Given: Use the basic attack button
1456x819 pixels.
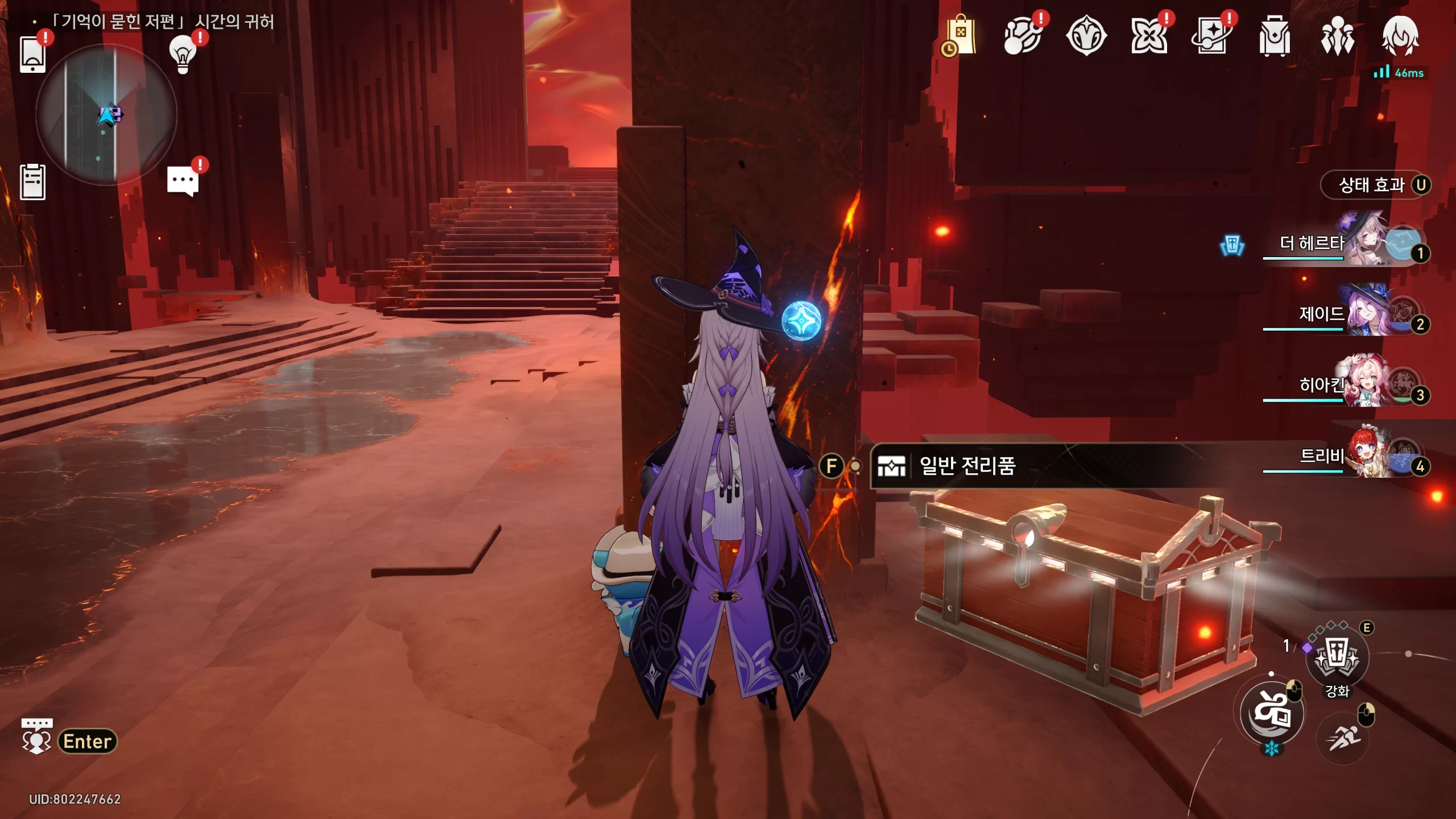Looking at the screenshot, I should click(1272, 713).
